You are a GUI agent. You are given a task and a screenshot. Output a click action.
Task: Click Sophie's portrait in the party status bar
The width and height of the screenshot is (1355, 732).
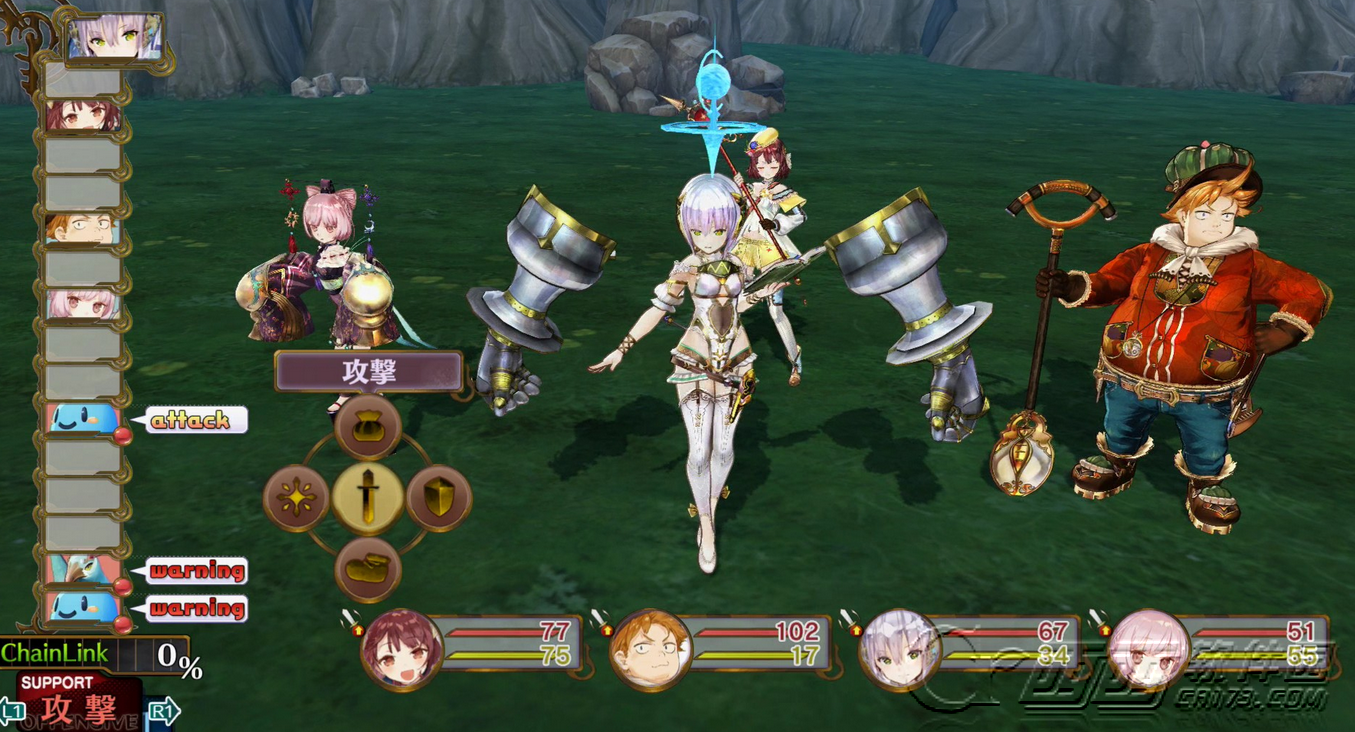click(402, 647)
